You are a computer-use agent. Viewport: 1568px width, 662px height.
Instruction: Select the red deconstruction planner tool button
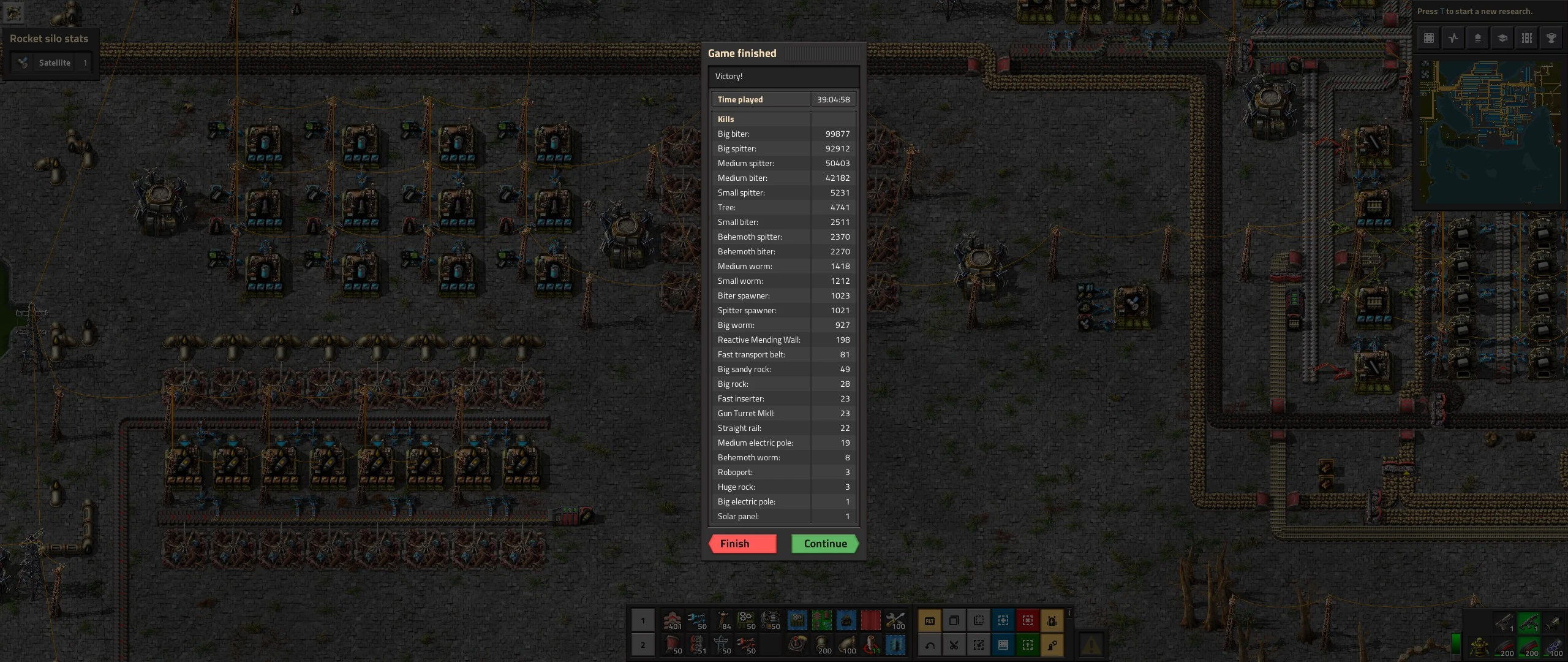(1028, 621)
